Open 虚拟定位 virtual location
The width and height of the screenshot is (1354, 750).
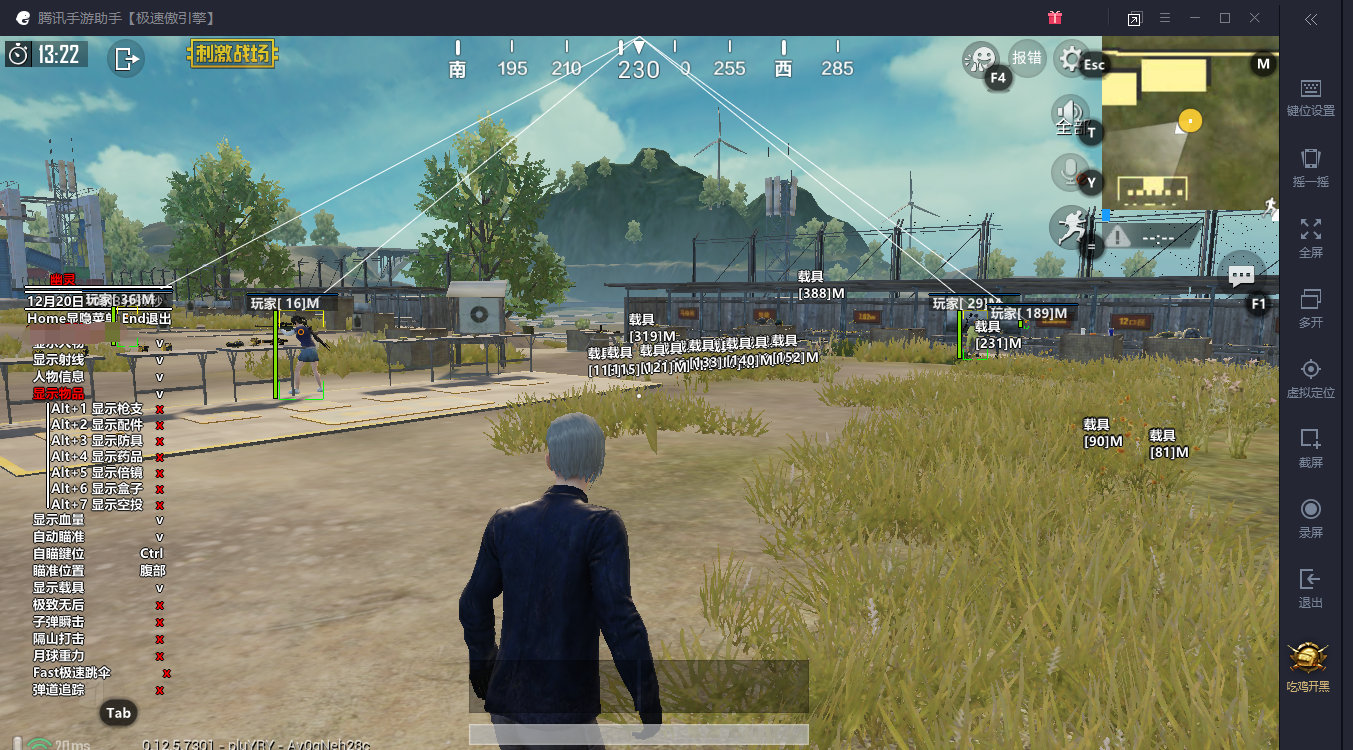(1310, 378)
